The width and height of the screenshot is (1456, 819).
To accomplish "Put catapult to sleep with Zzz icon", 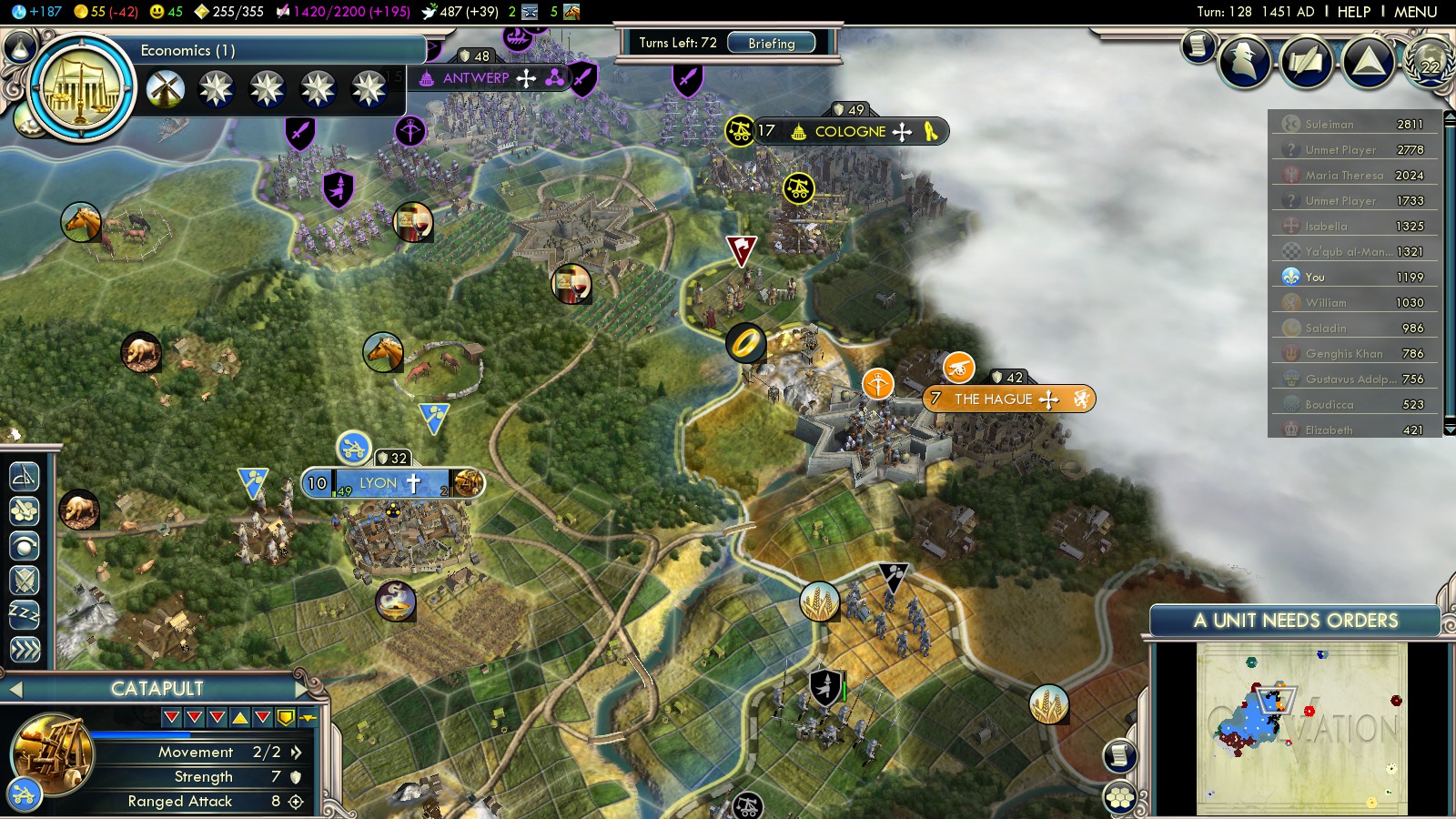I will tap(25, 614).
